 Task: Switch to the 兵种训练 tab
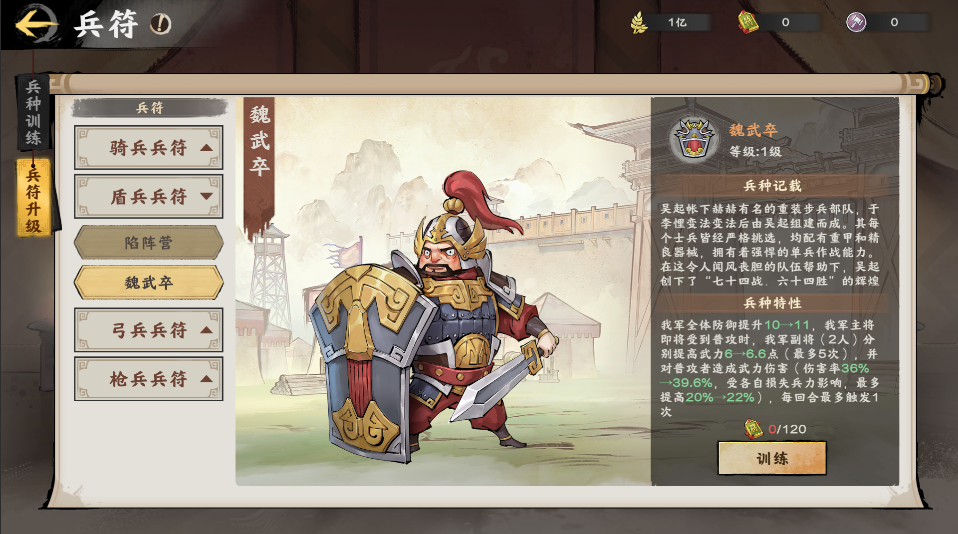click(x=33, y=112)
